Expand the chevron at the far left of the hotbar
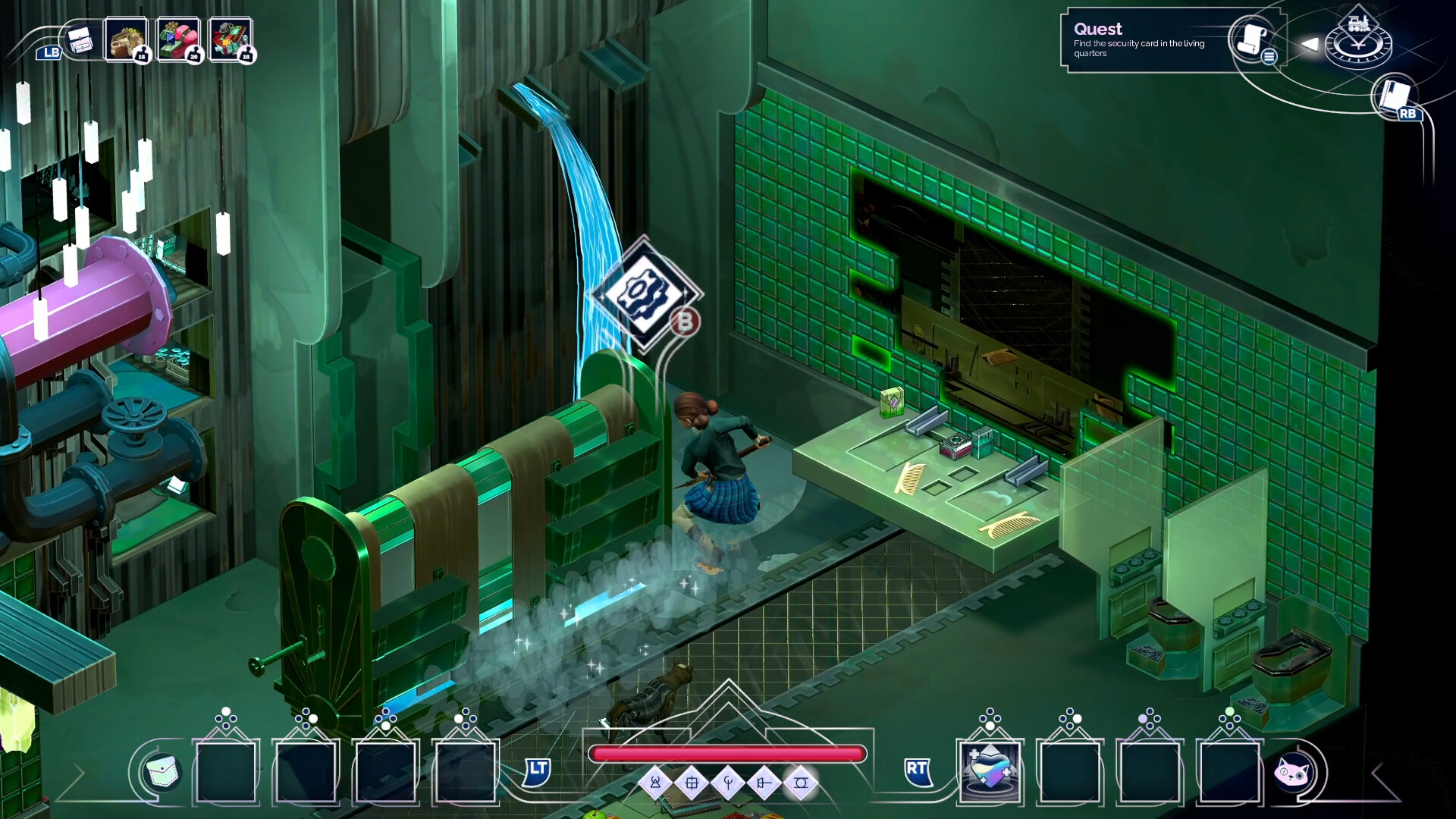The image size is (1456, 819). 78,773
